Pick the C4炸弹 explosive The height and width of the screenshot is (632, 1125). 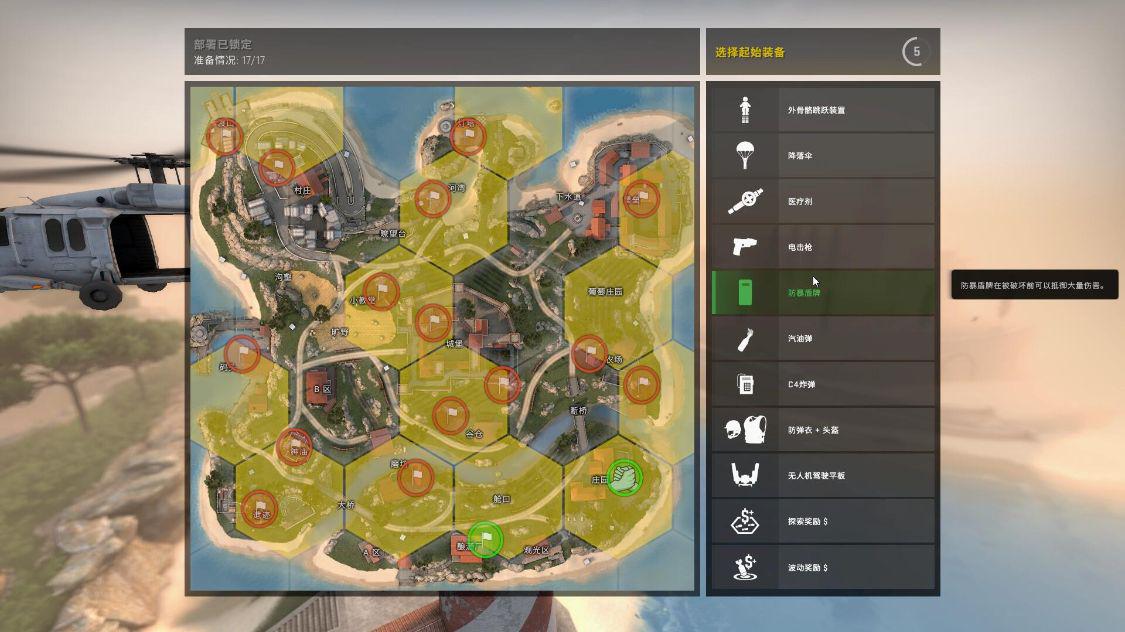point(822,385)
